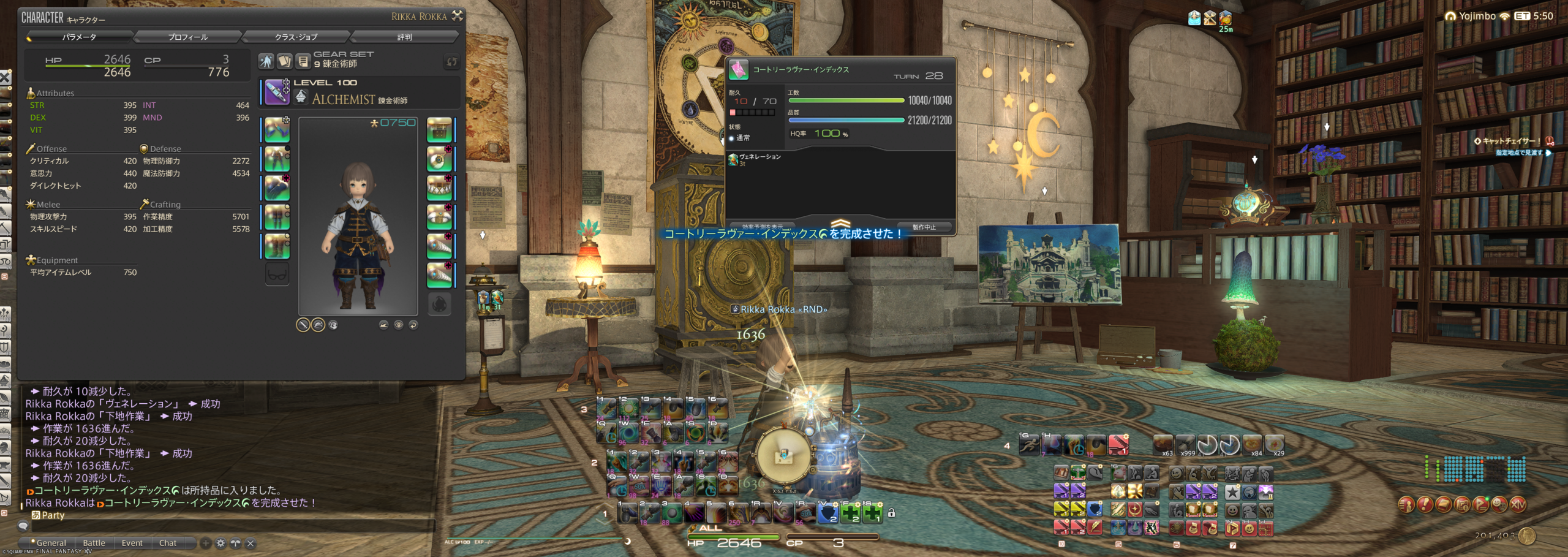Switch to the Event chat tab
Image resolution: width=1568 pixels, height=557 pixels.
(132, 543)
